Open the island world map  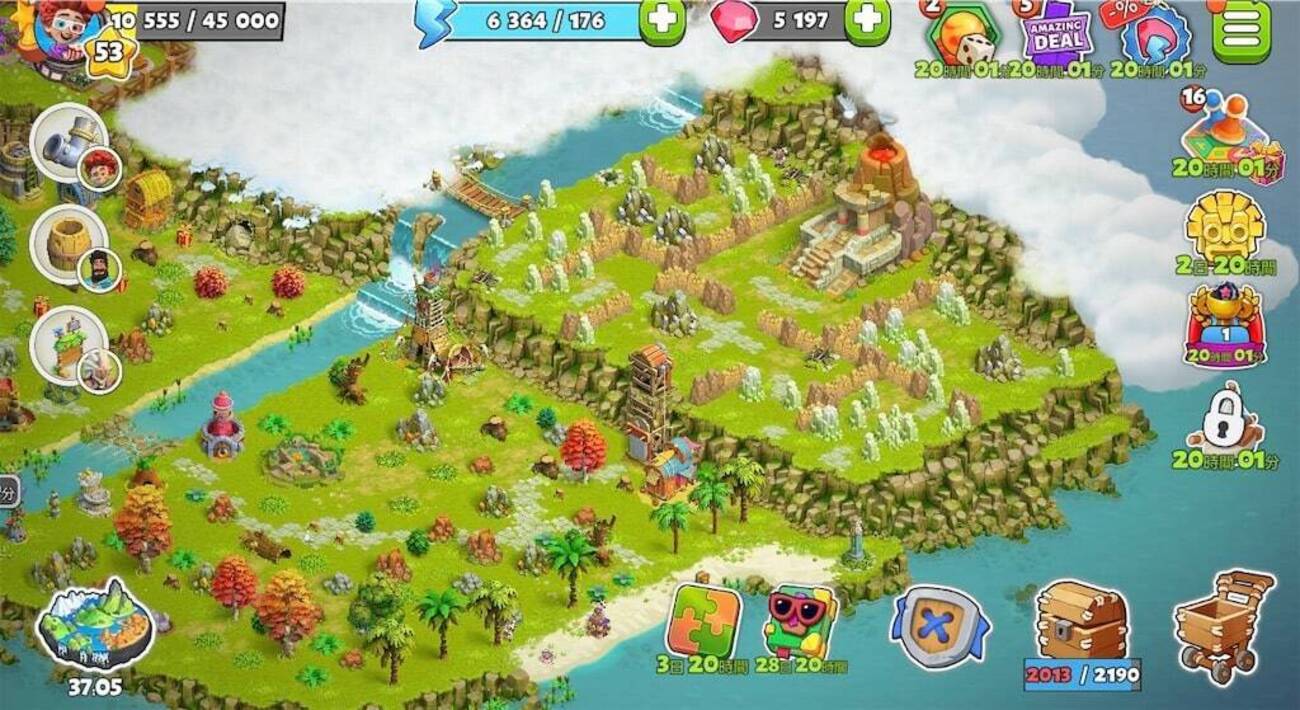(x=94, y=626)
